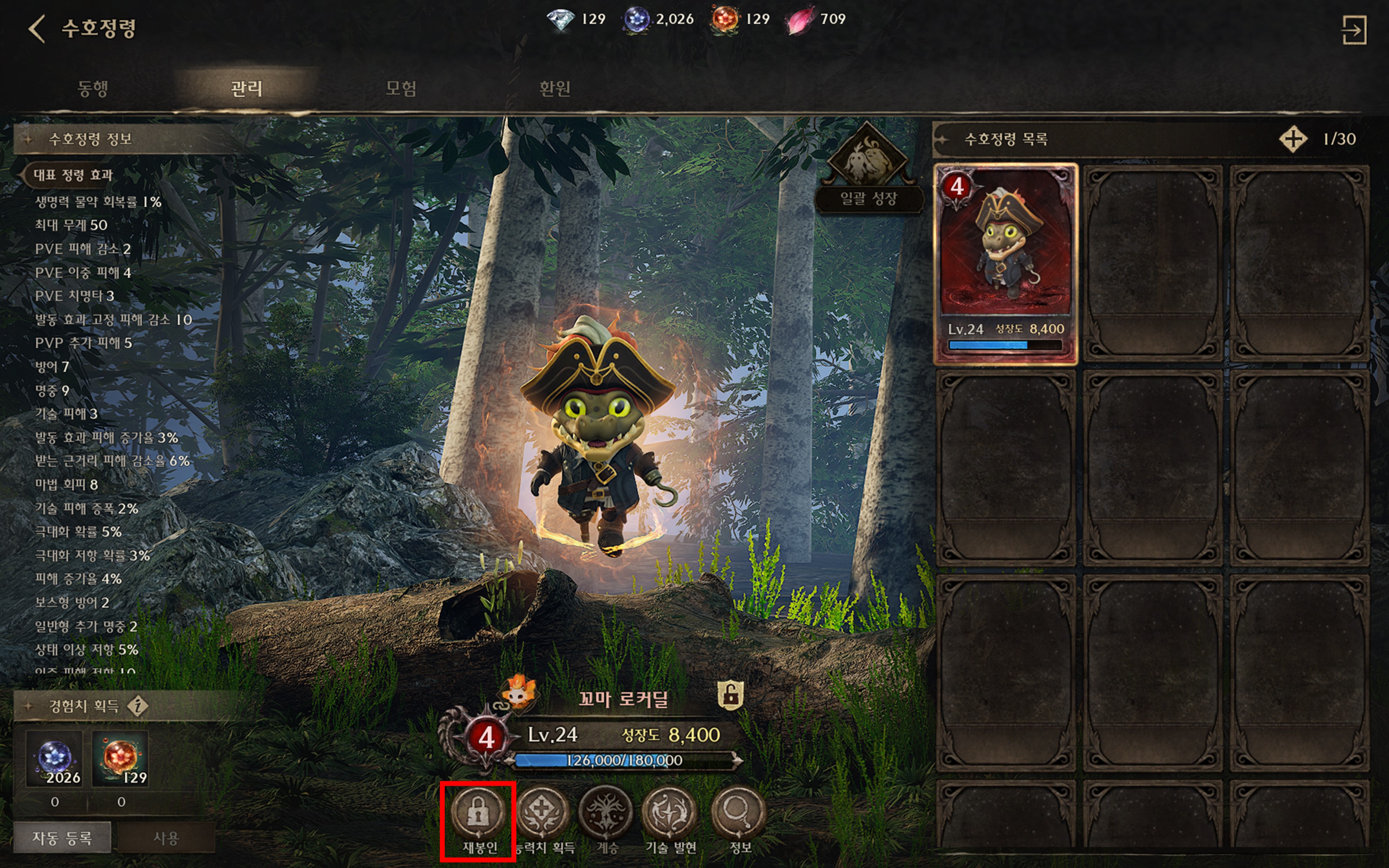Expand the guardian spirit list capacity
This screenshot has height=868, width=1389.
click(x=1293, y=139)
